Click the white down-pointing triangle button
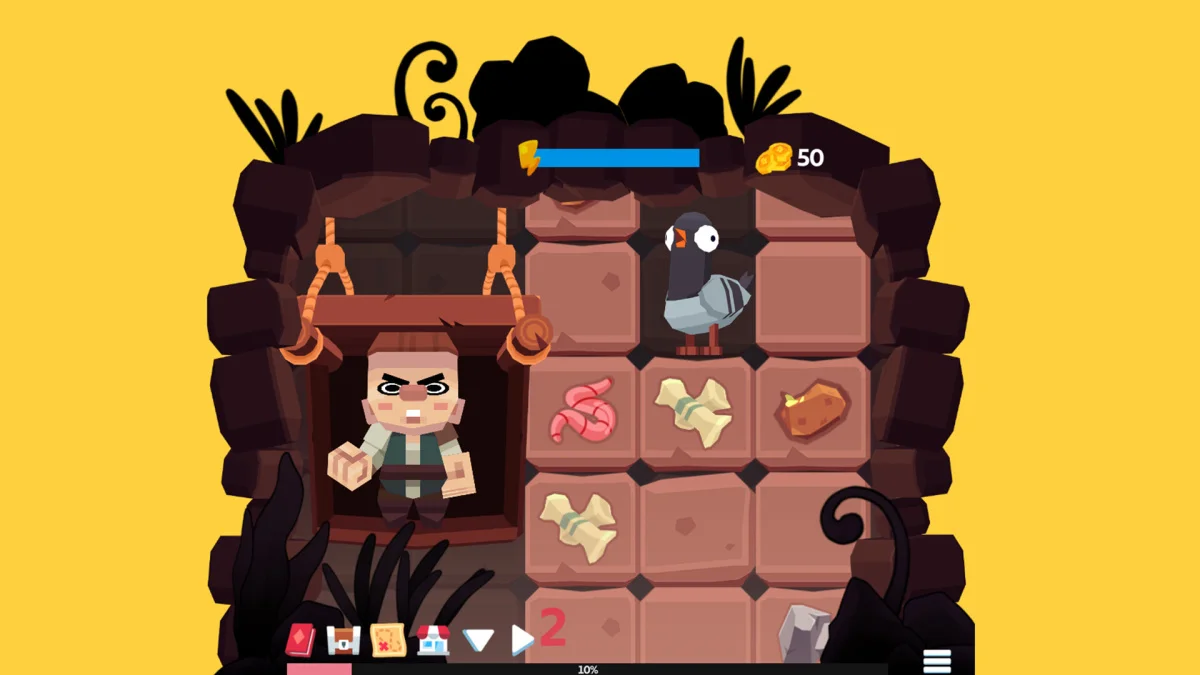Screen dimensions: 1200x675 click(x=478, y=640)
